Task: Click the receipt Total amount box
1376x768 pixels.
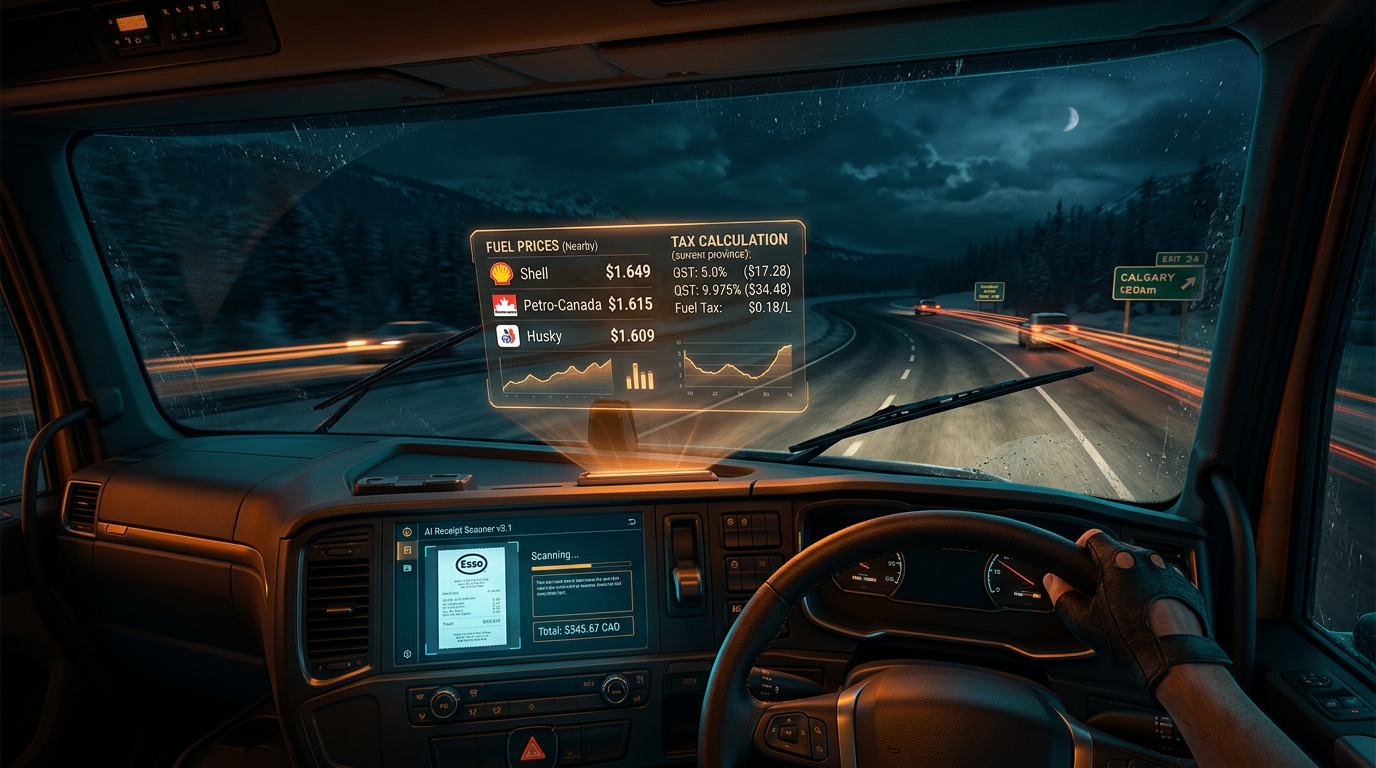Action: pyautogui.click(x=582, y=629)
